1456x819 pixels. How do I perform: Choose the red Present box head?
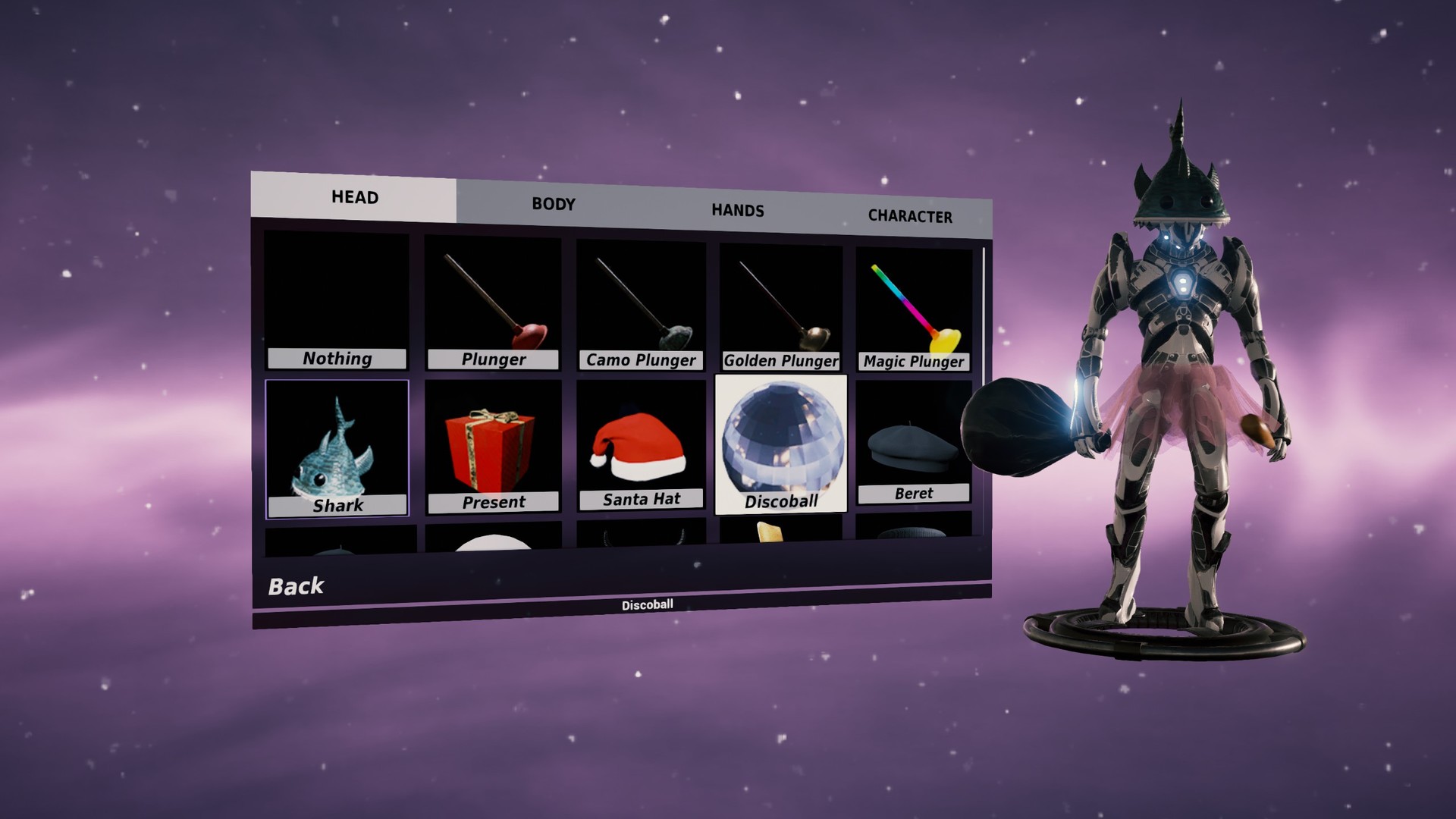coord(493,447)
